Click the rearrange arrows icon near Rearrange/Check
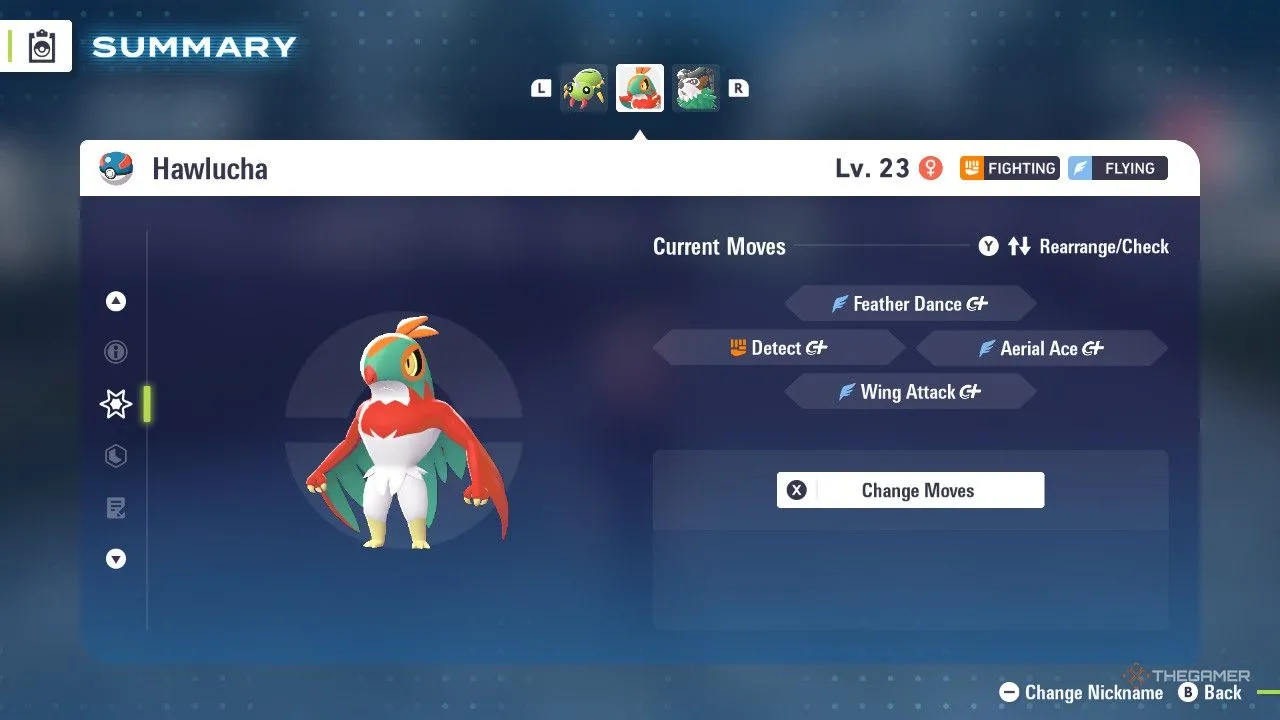Viewport: 1280px width, 720px height. (1019, 246)
